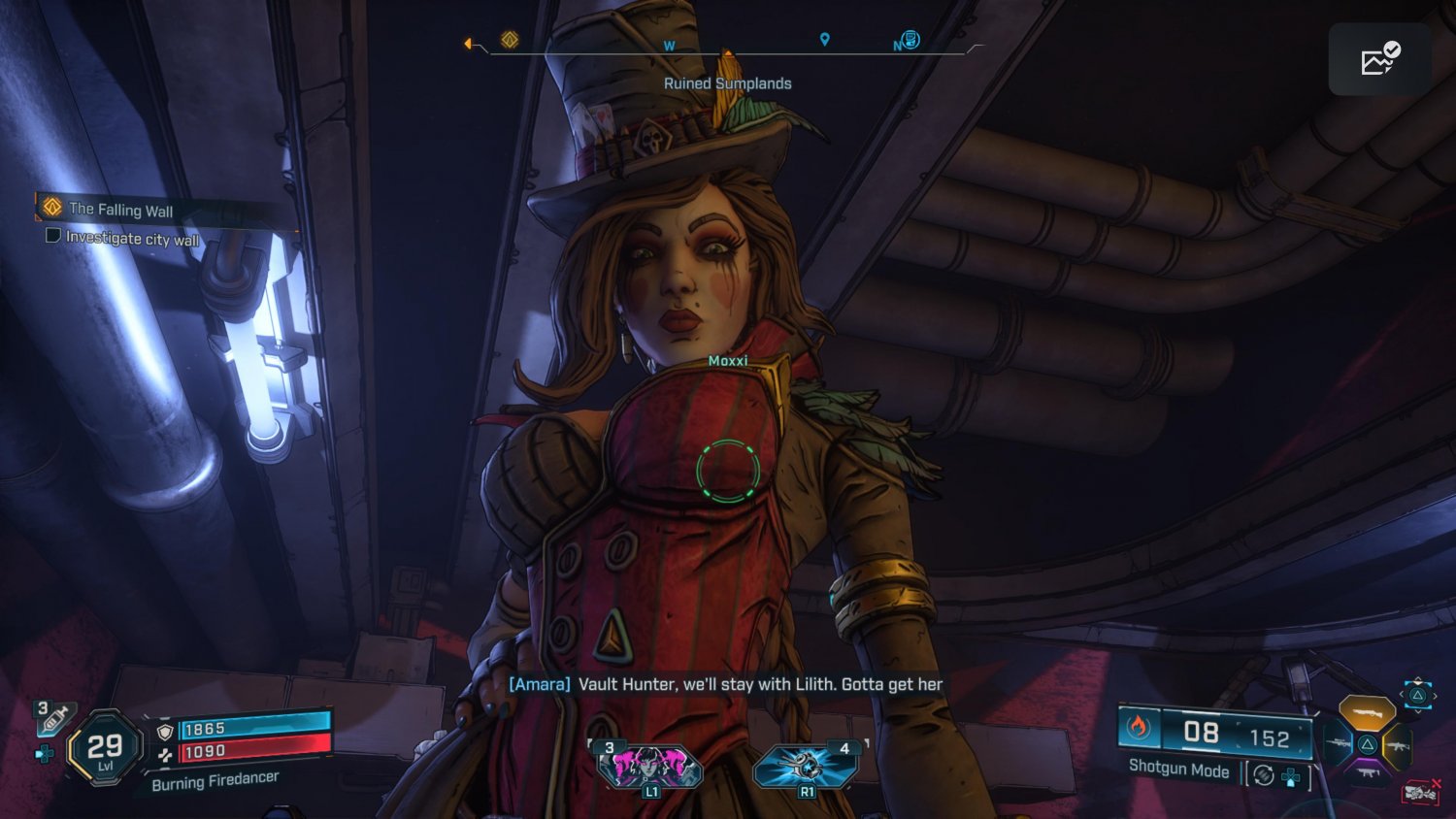Click the red health bar
1456x819 pixels.
[254, 750]
